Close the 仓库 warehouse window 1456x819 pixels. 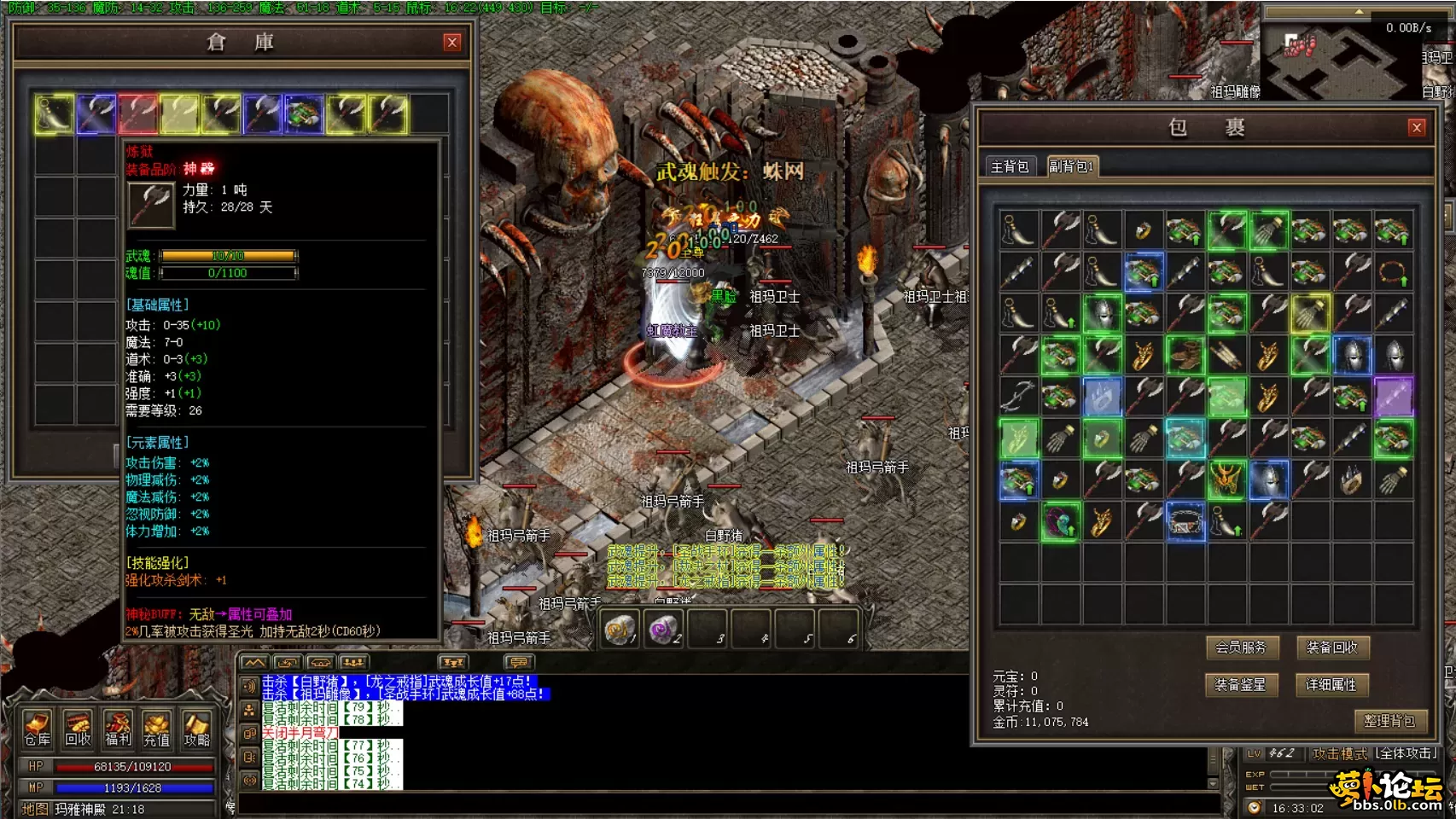(x=452, y=43)
